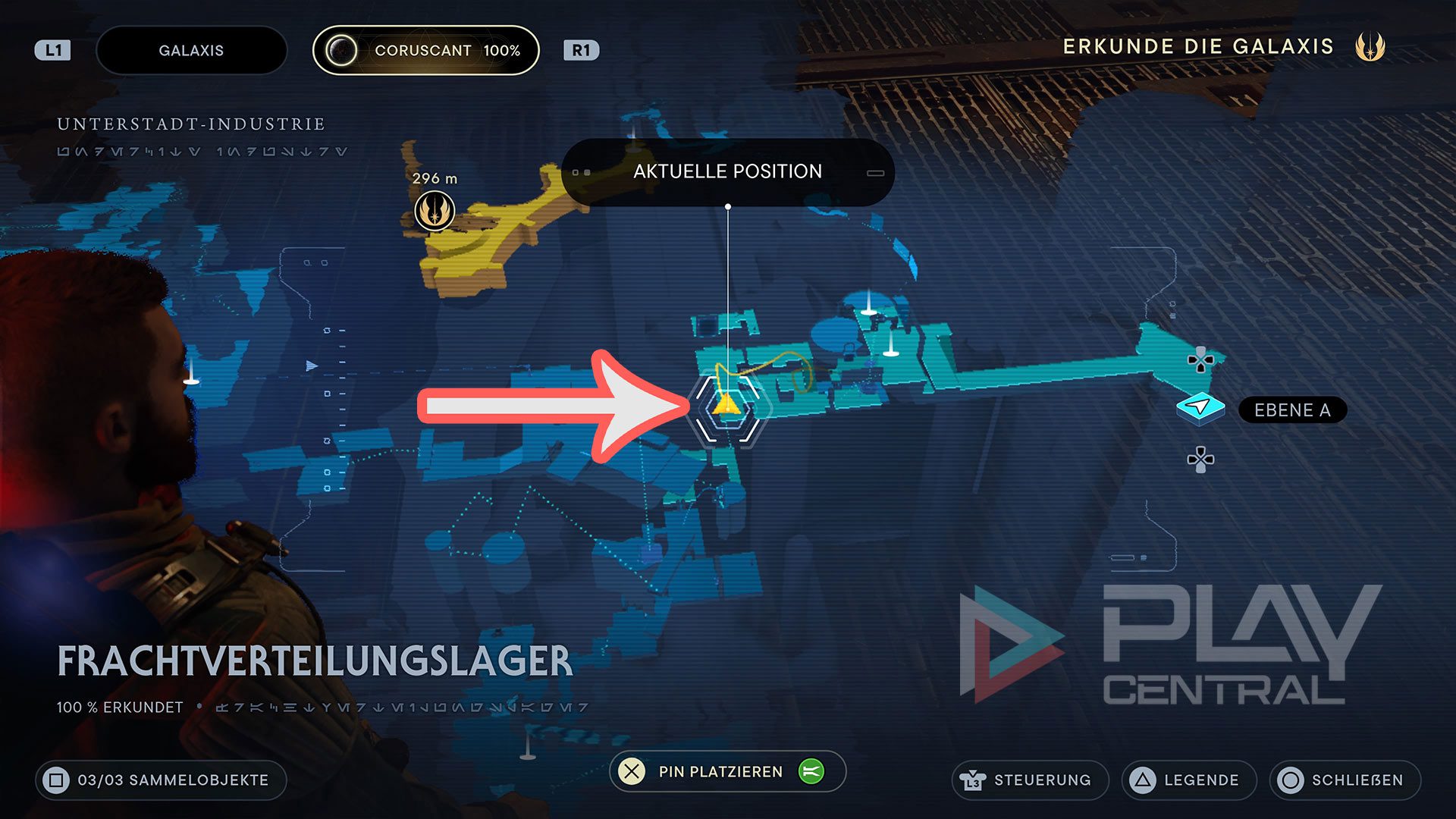Go down one map level
The width and height of the screenshot is (1456, 819).
[x=1200, y=460]
